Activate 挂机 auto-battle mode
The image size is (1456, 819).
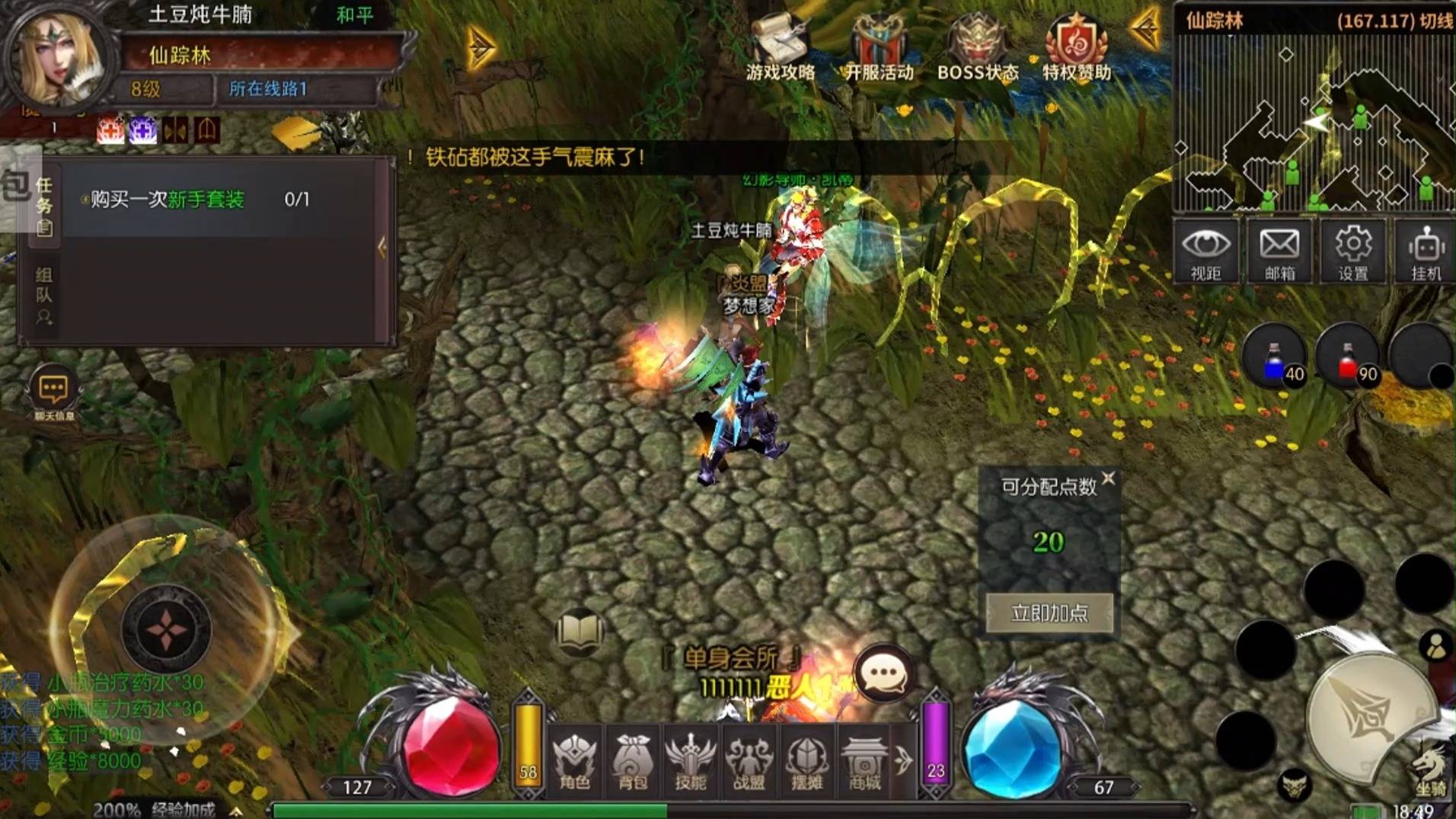(1426, 251)
